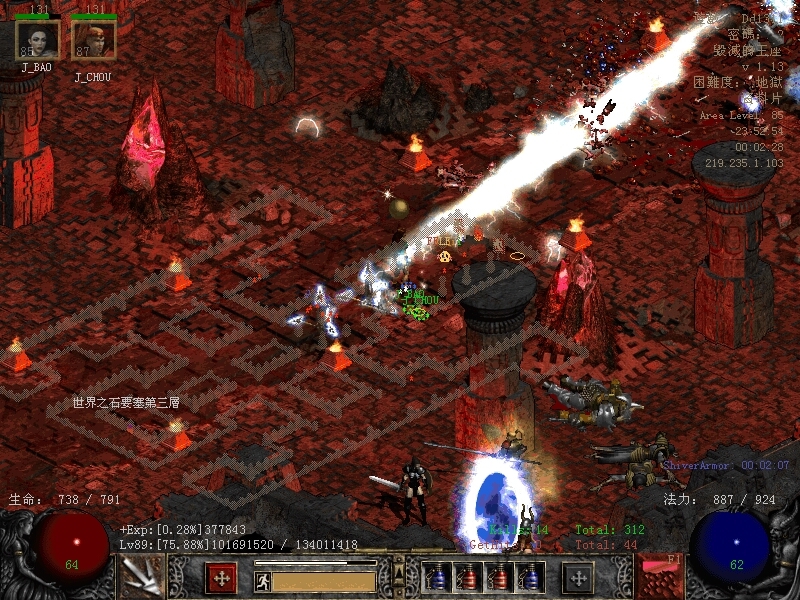Use the blue potion in belt slot 1

437,578
